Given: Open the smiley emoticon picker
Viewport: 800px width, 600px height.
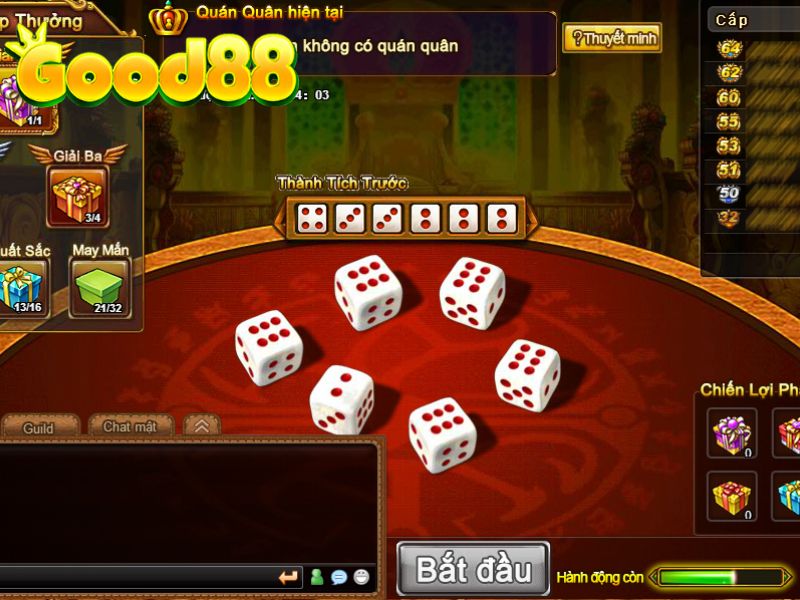Looking at the screenshot, I should point(361,577).
